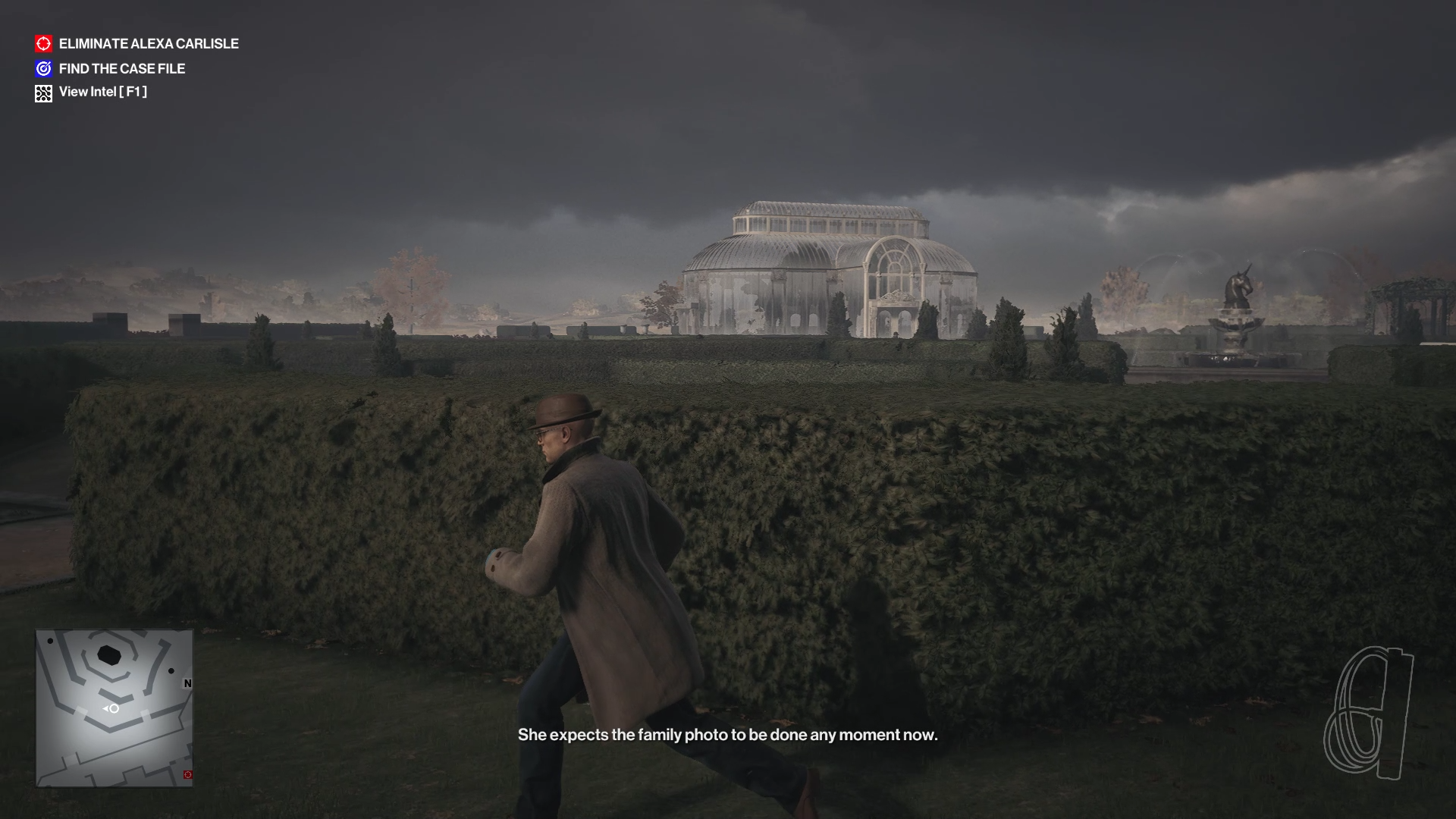This screenshot has width=1456, height=819.
Task: Click the View Intel dotted-grid icon
Action: [43, 93]
